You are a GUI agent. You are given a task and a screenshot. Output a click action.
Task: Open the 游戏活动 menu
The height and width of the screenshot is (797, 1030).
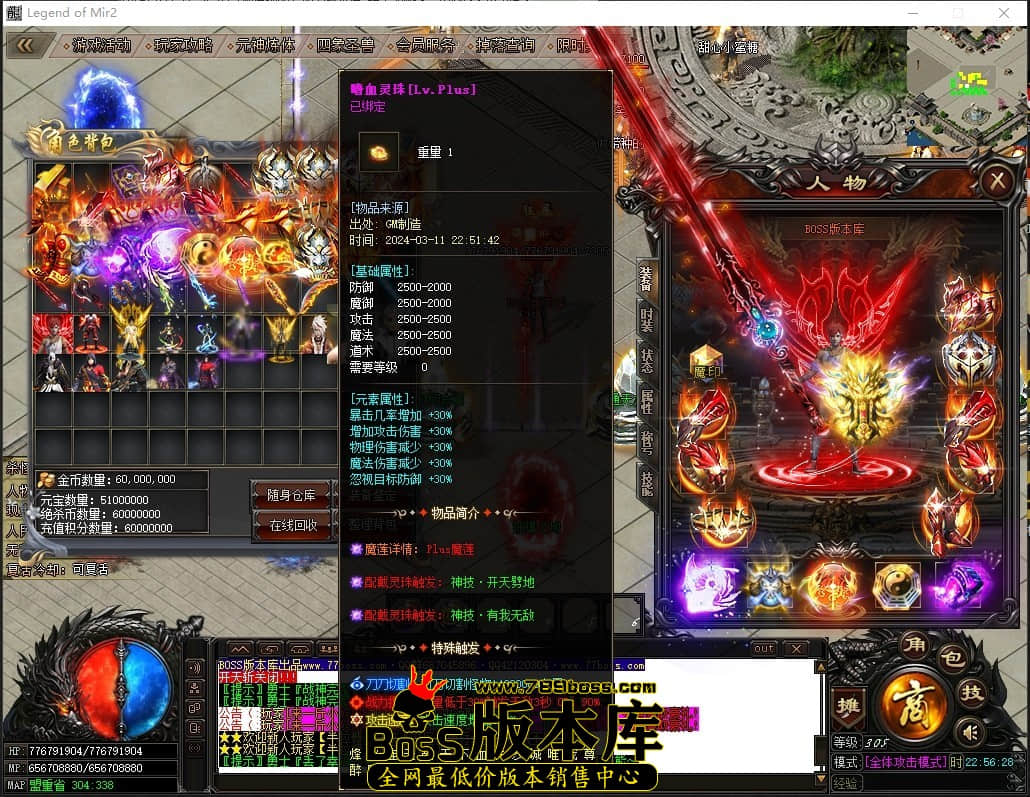pos(101,45)
